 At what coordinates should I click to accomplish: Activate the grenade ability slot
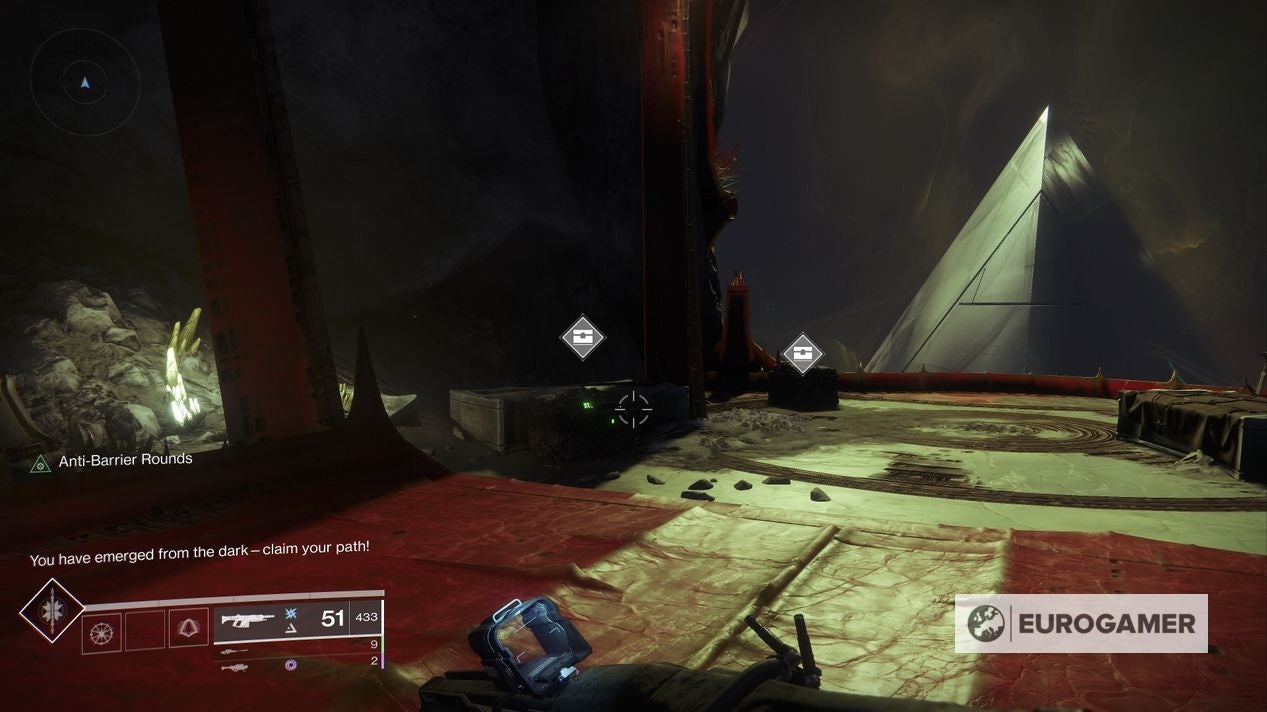pyautogui.click(x=102, y=633)
